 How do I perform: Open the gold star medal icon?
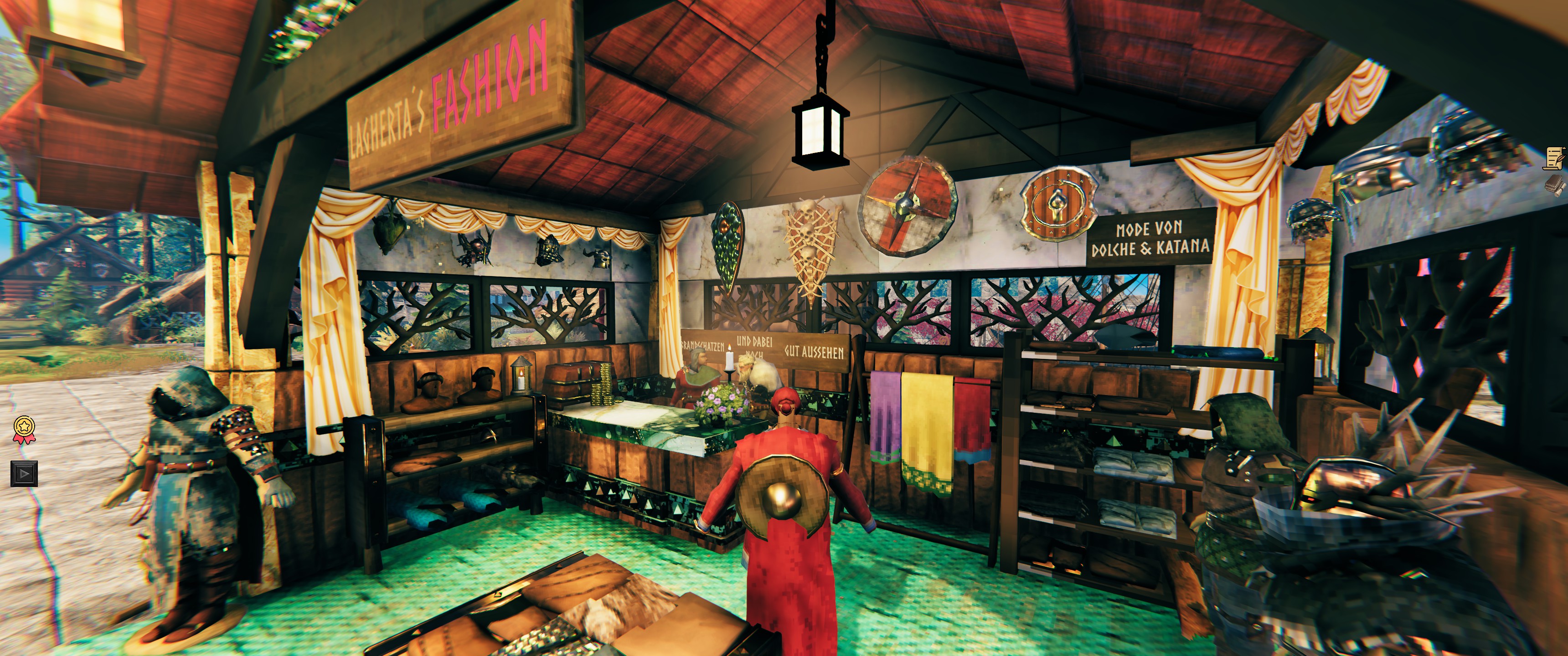(x=23, y=429)
